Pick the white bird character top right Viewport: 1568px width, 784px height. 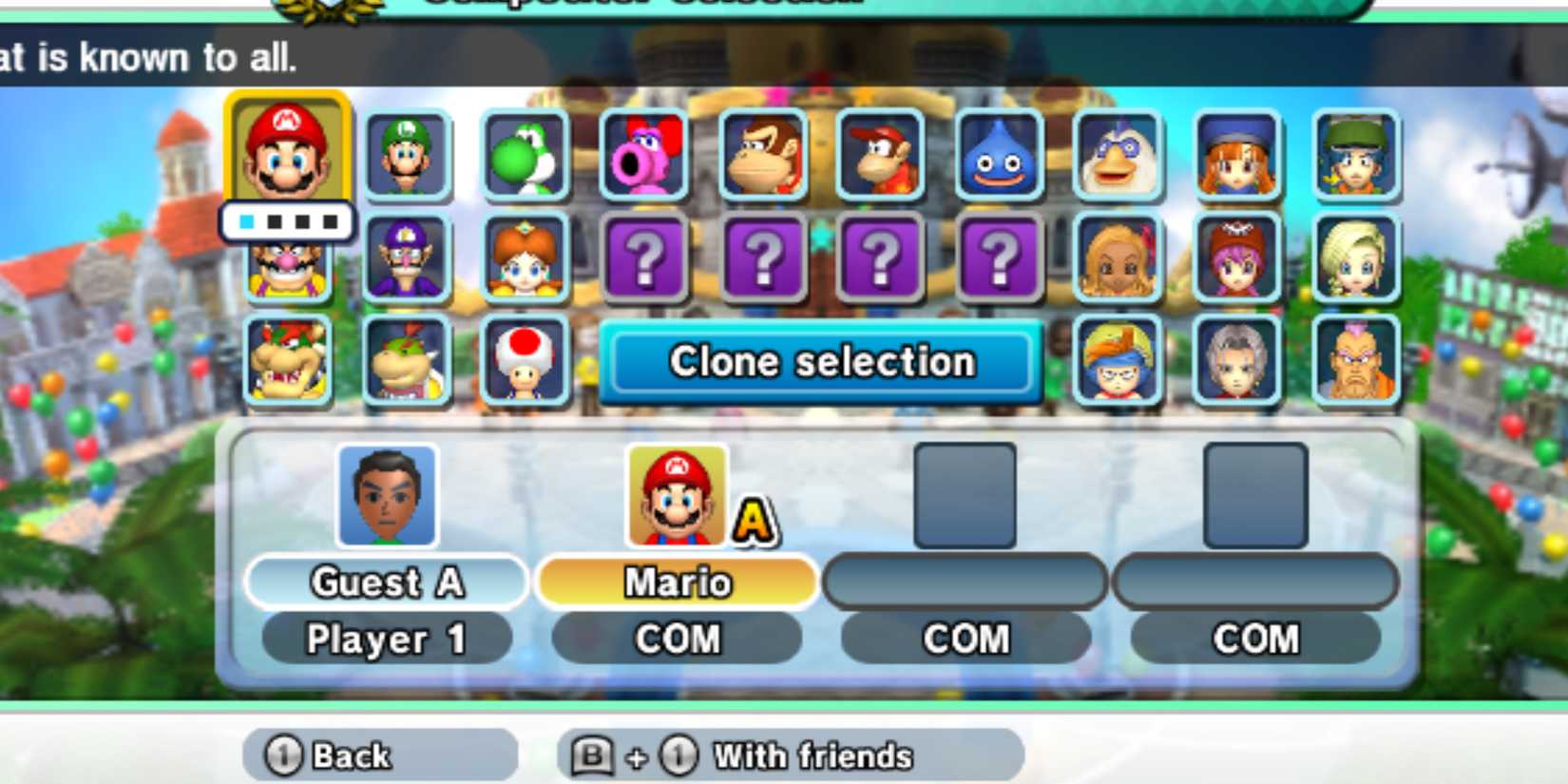tap(1119, 154)
